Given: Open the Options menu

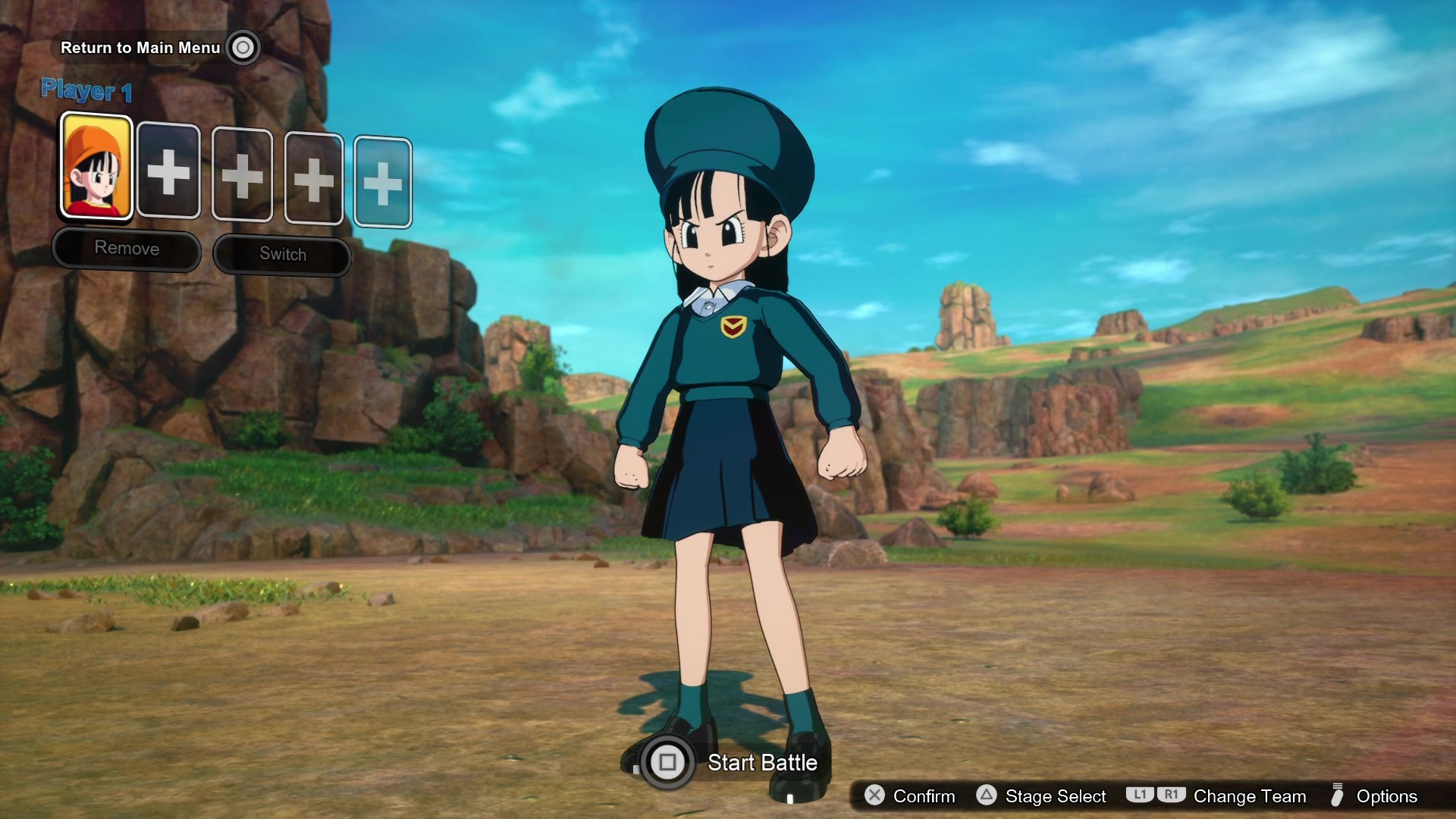Looking at the screenshot, I should click(x=1390, y=796).
